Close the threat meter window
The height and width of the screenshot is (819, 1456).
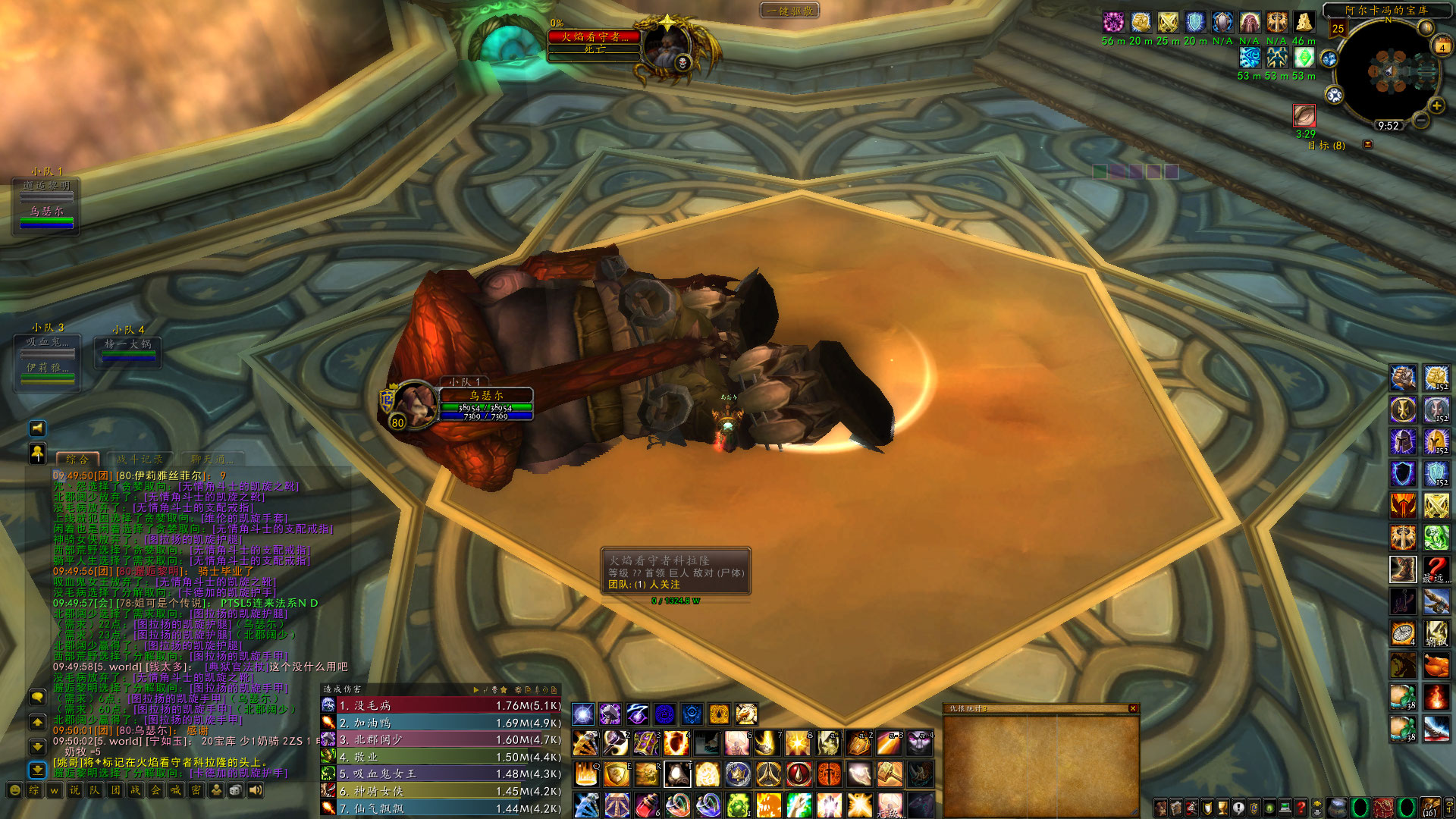(1133, 708)
